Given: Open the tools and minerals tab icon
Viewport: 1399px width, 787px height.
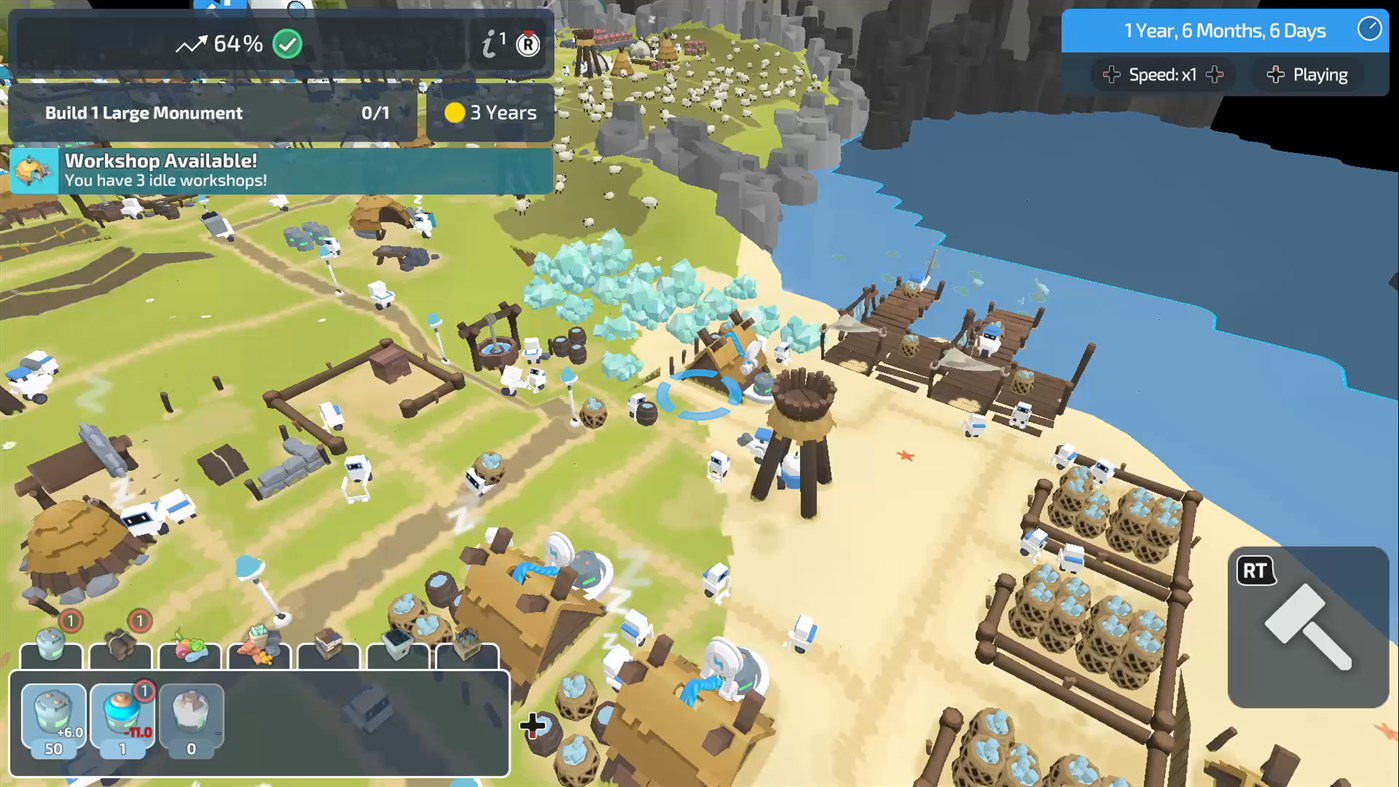Looking at the screenshot, I should (x=258, y=655).
